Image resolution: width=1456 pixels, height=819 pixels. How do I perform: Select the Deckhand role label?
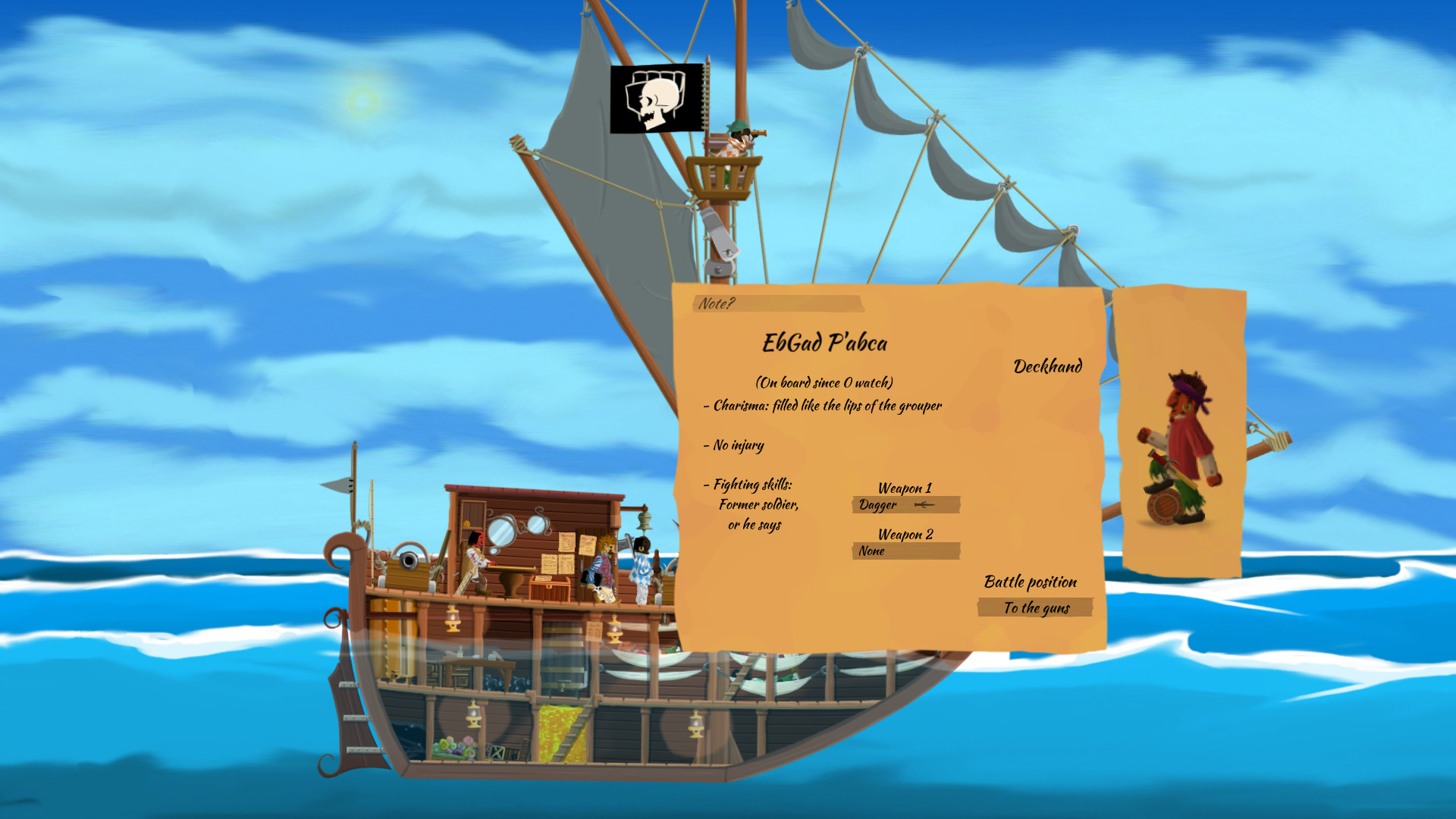click(1049, 367)
